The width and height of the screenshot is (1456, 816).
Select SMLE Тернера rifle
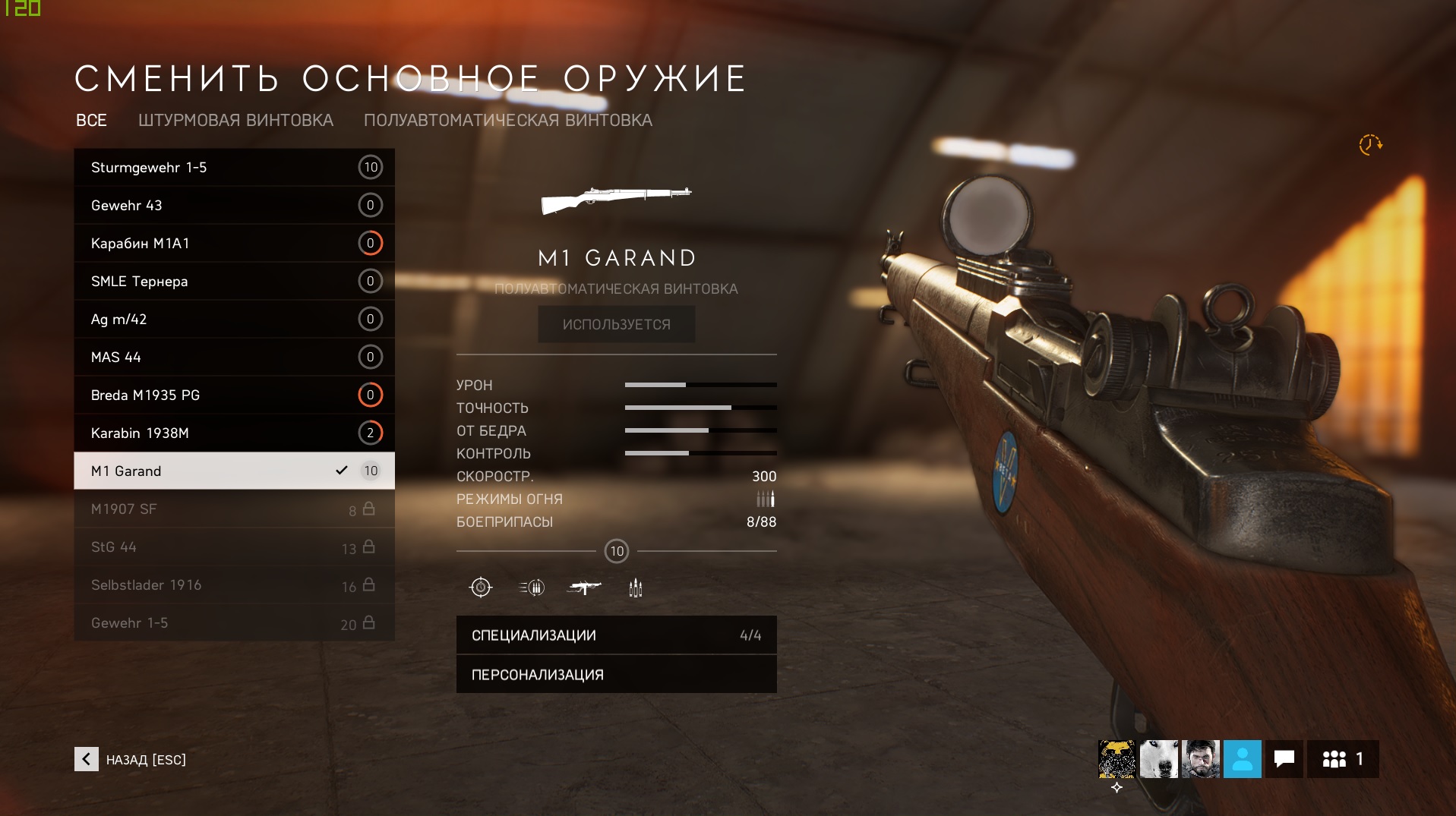pos(234,281)
